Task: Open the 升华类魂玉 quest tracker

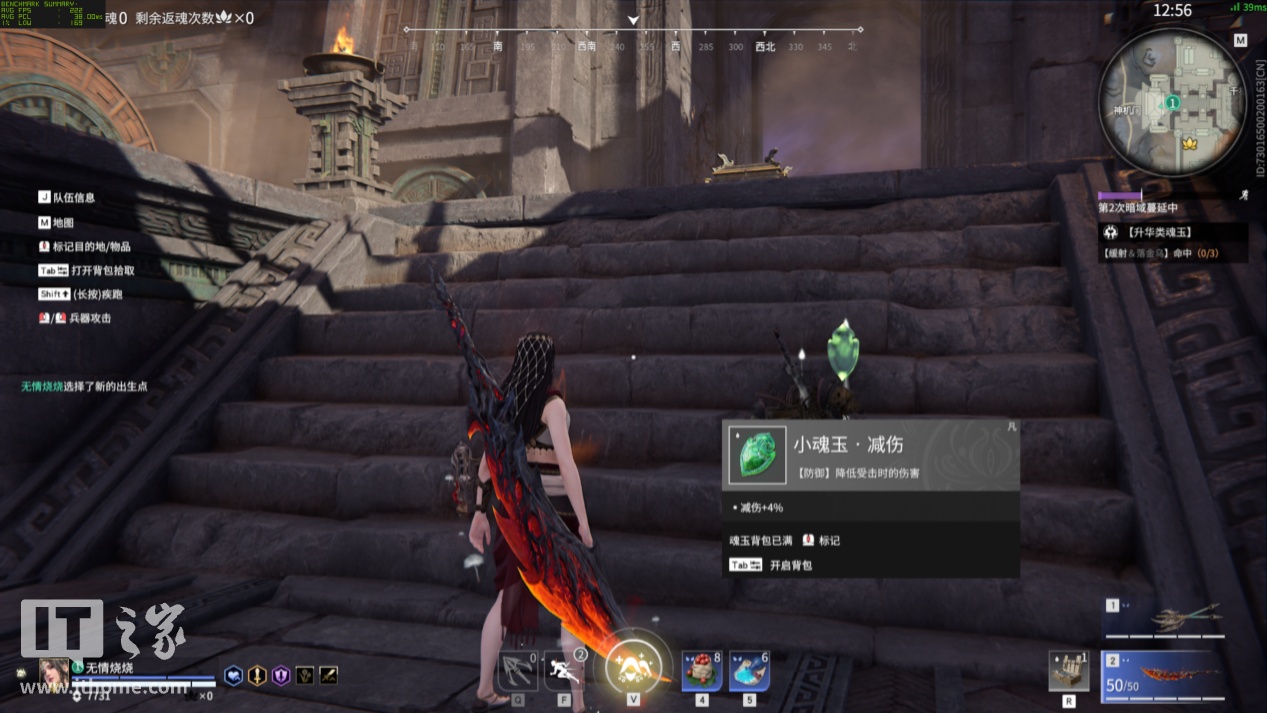Action: pyautogui.click(x=1176, y=232)
